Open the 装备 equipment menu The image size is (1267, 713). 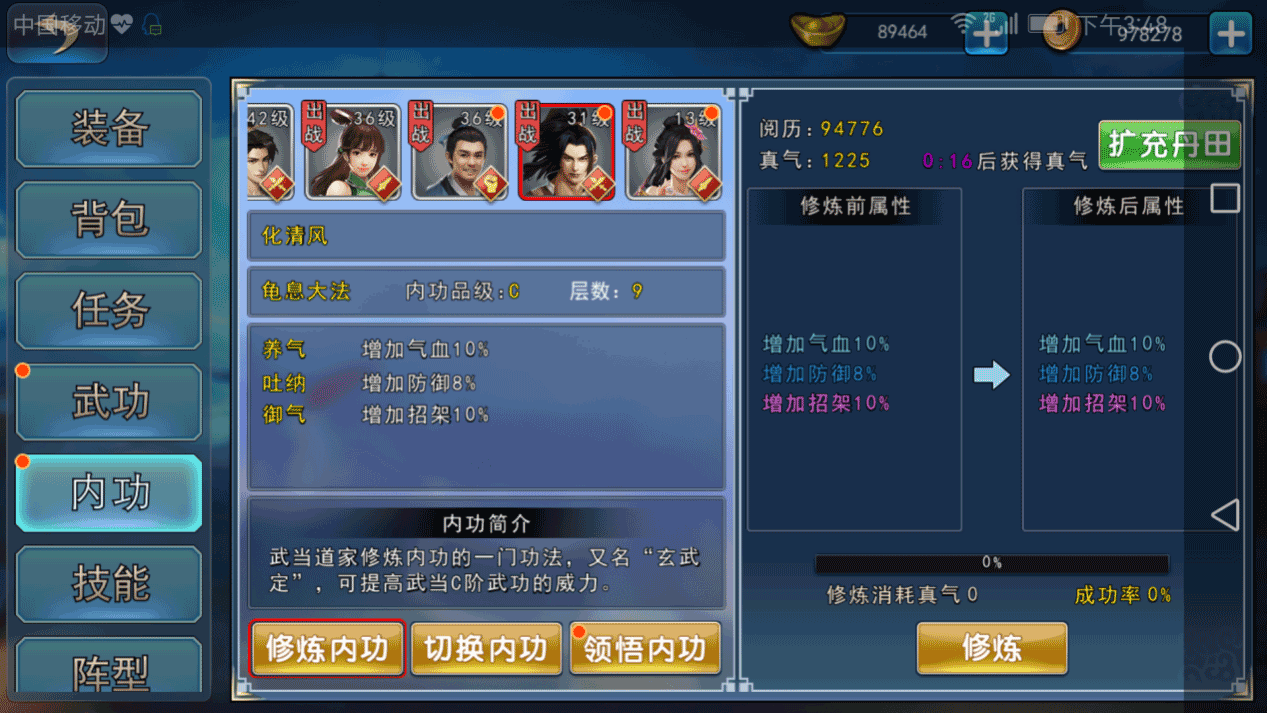pos(109,128)
